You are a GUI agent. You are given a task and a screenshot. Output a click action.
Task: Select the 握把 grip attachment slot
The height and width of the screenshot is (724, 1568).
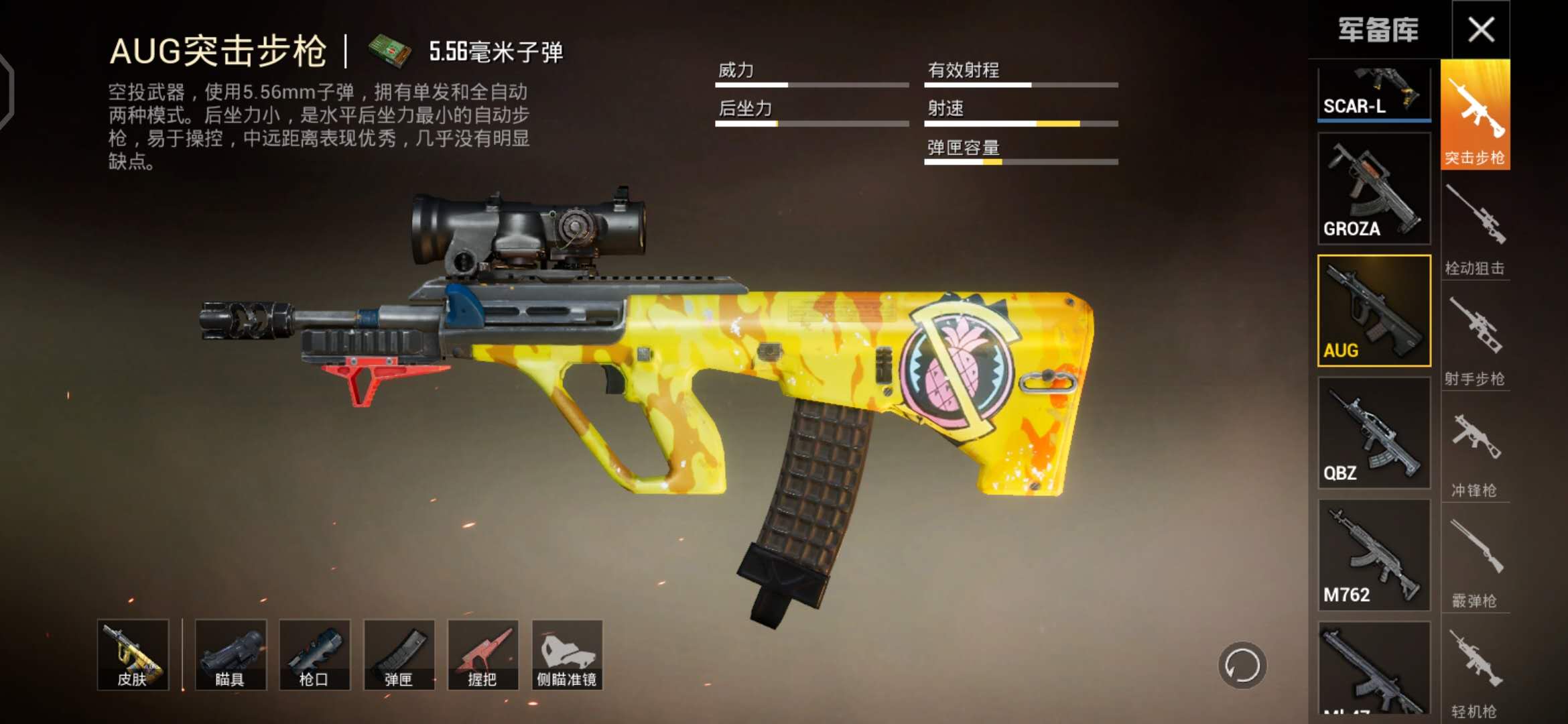tap(482, 654)
